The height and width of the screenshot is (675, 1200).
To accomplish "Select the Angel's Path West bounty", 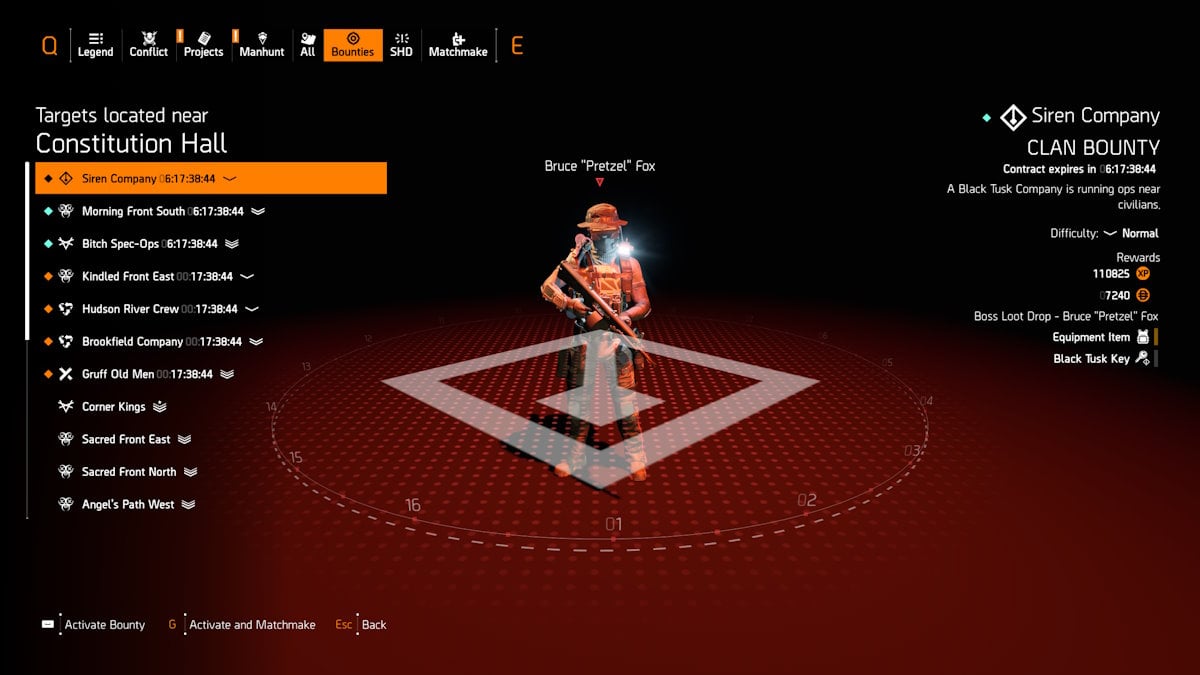I will pyautogui.click(x=128, y=505).
